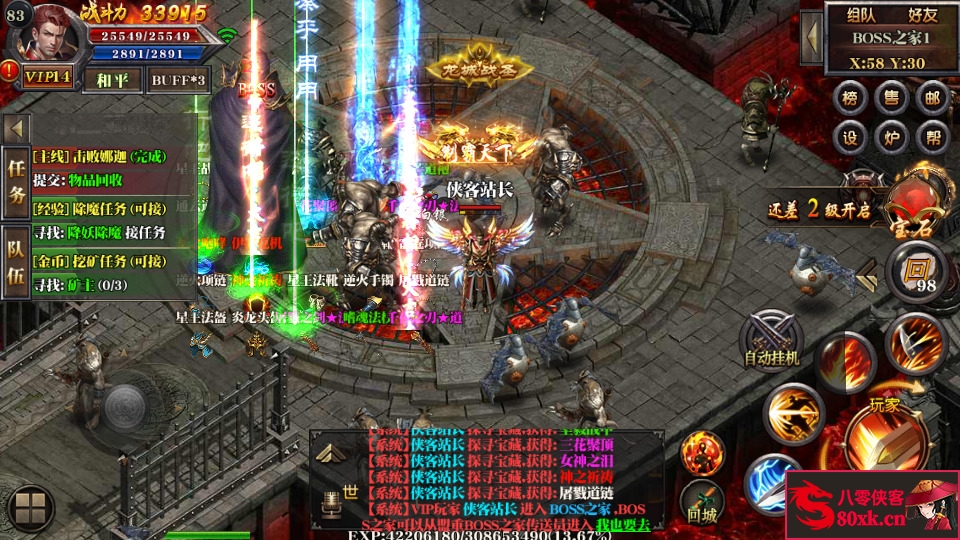Open the 炉 furnace button
Screen dimensions: 960x540
890,138
